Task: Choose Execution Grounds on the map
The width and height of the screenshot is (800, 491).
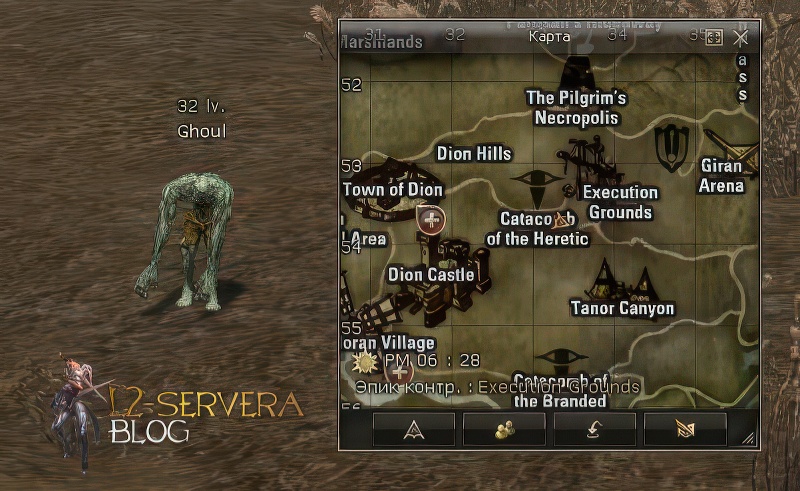Action: point(620,202)
